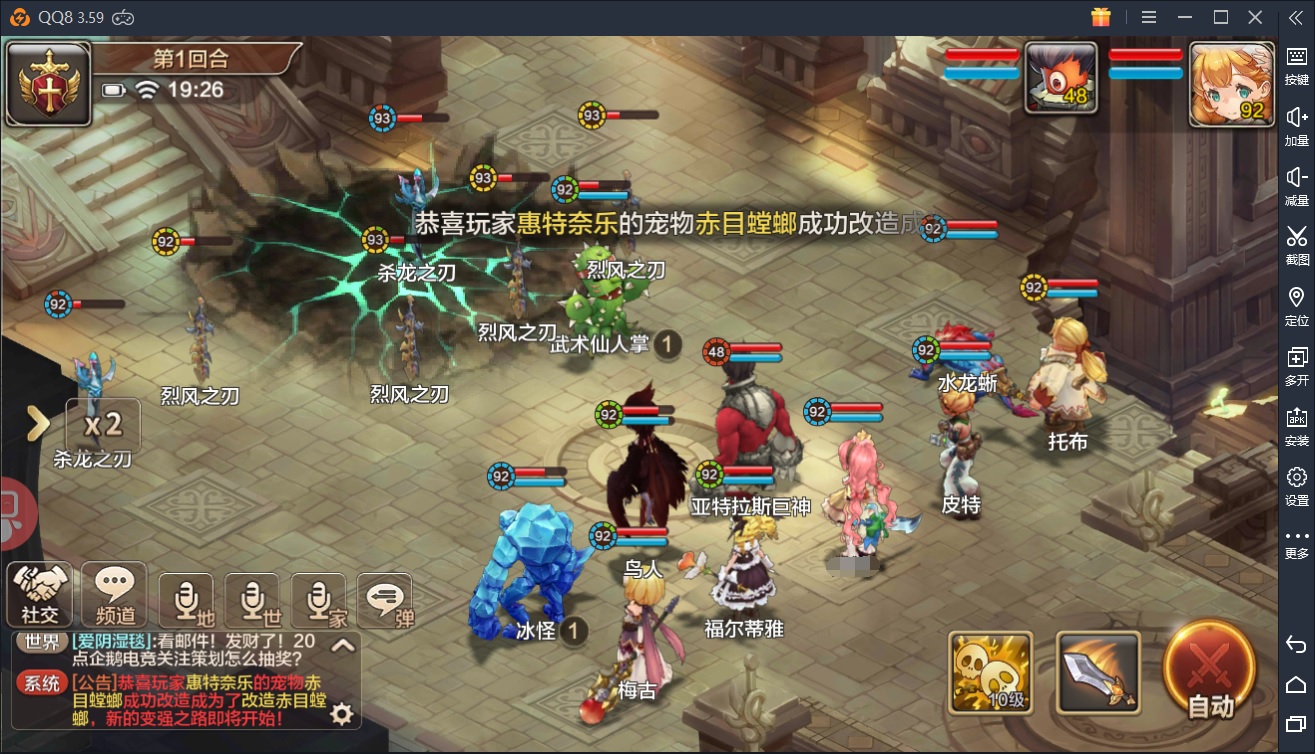
Task: Open chat settings gear icon
Action: [x=342, y=713]
